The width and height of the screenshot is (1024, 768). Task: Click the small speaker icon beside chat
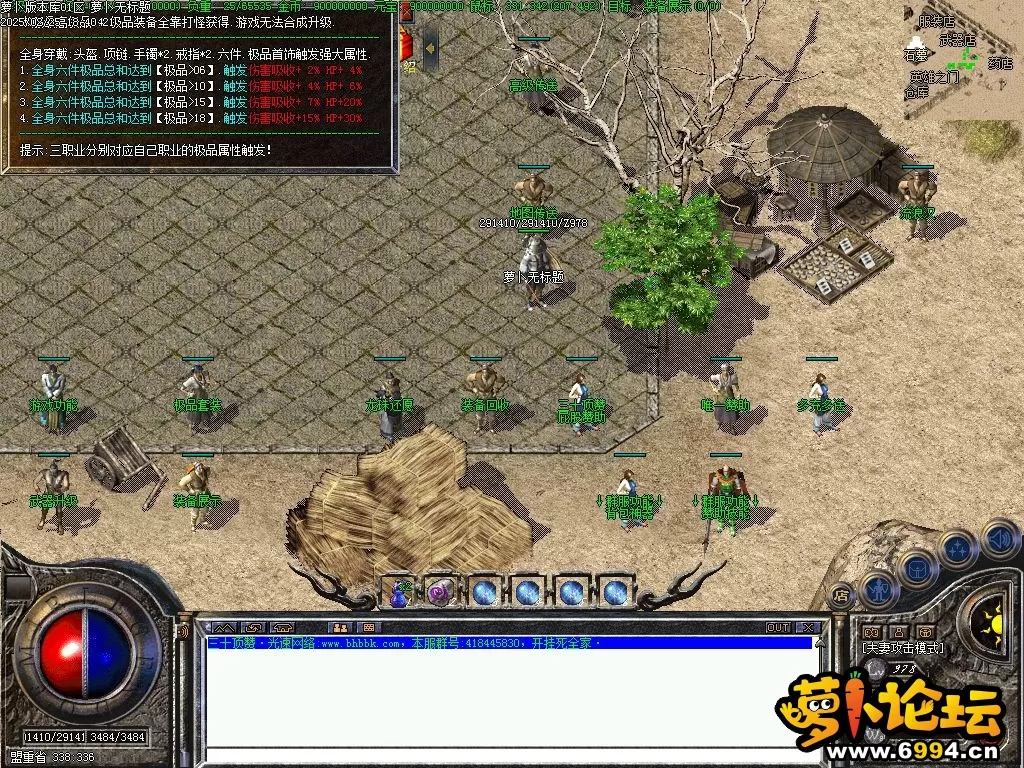tap(183, 632)
